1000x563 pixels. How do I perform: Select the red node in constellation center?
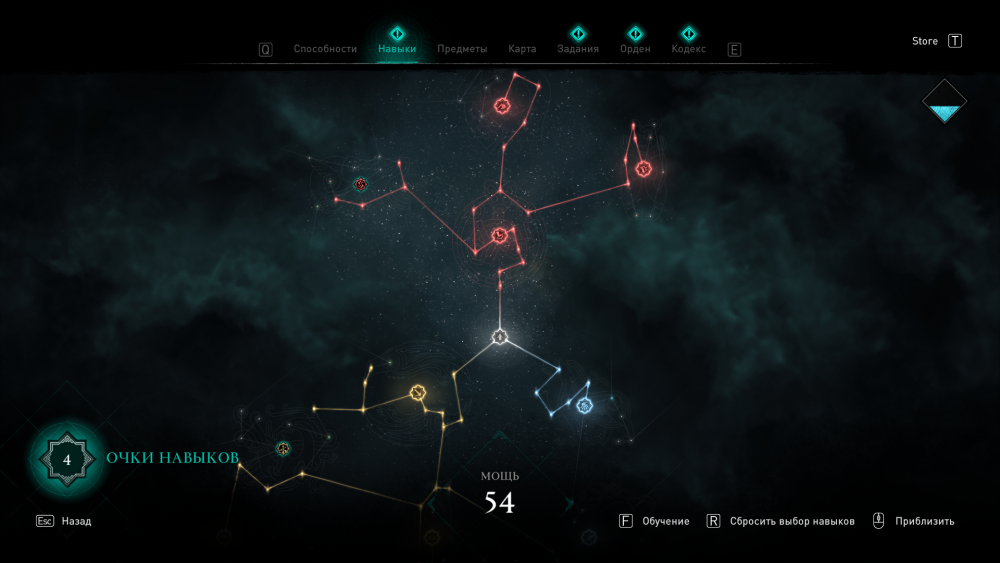500,236
